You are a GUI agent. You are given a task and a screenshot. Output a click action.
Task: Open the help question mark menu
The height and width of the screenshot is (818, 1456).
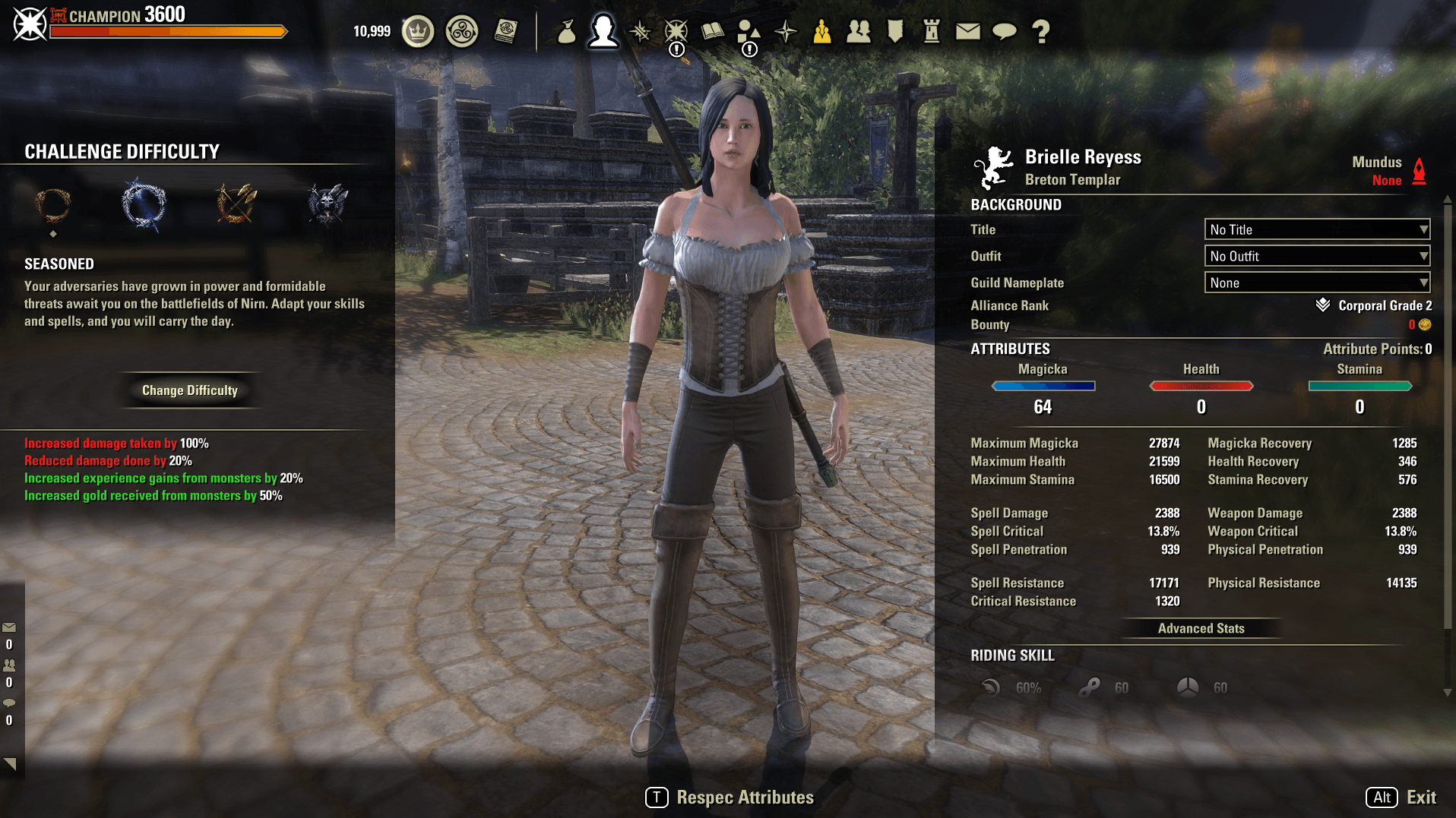click(x=1041, y=31)
